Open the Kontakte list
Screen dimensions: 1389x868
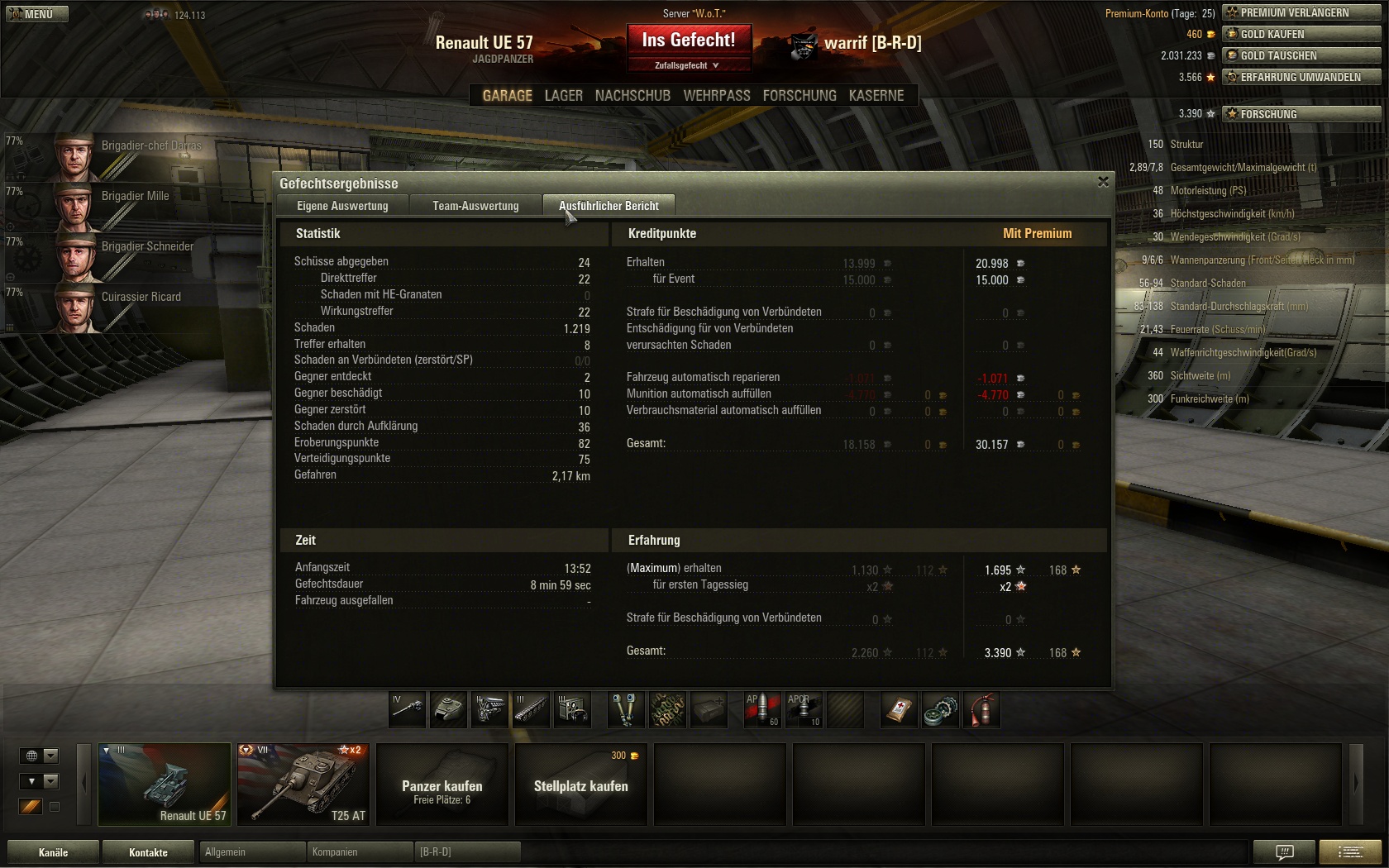148,852
